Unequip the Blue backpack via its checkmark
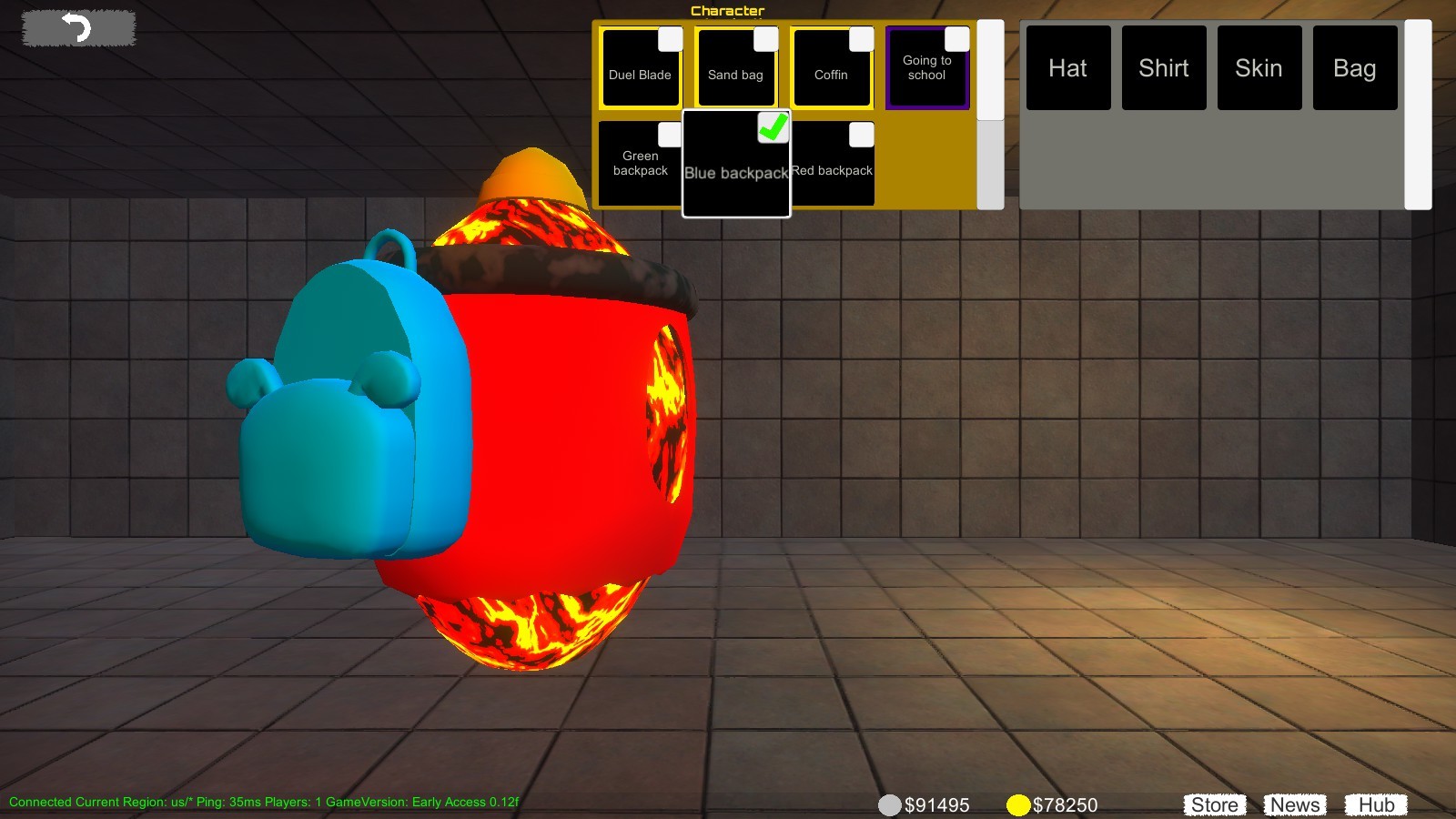The width and height of the screenshot is (1456, 819). coord(773,129)
